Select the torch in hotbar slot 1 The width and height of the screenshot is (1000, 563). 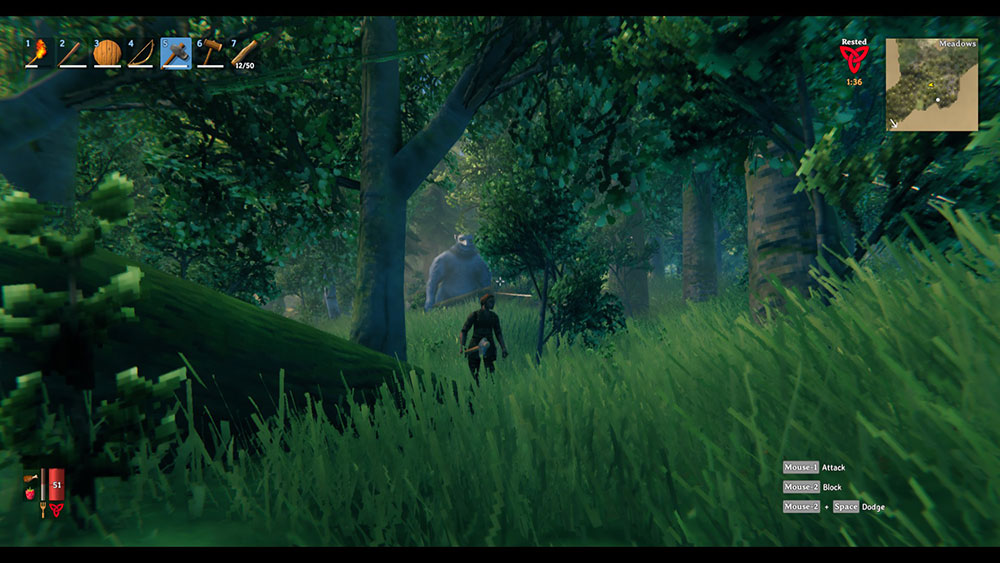[x=38, y=52]
